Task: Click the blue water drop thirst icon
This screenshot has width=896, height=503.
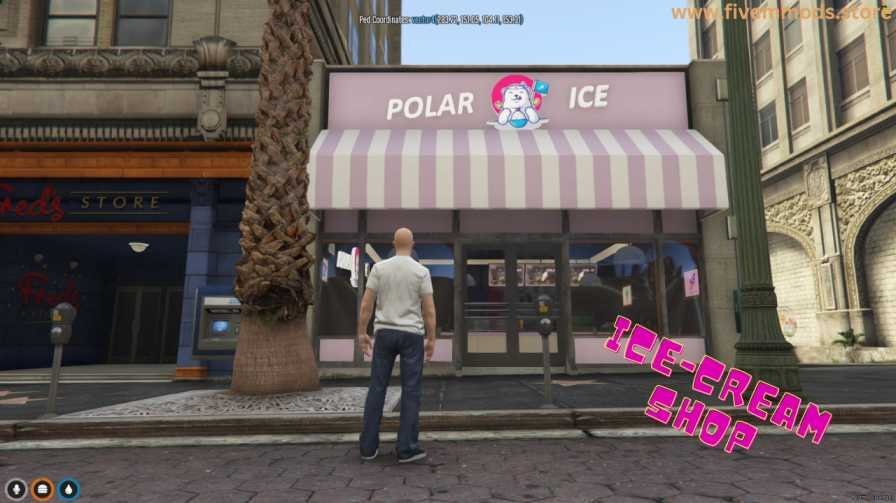Action: coord(68,489)
